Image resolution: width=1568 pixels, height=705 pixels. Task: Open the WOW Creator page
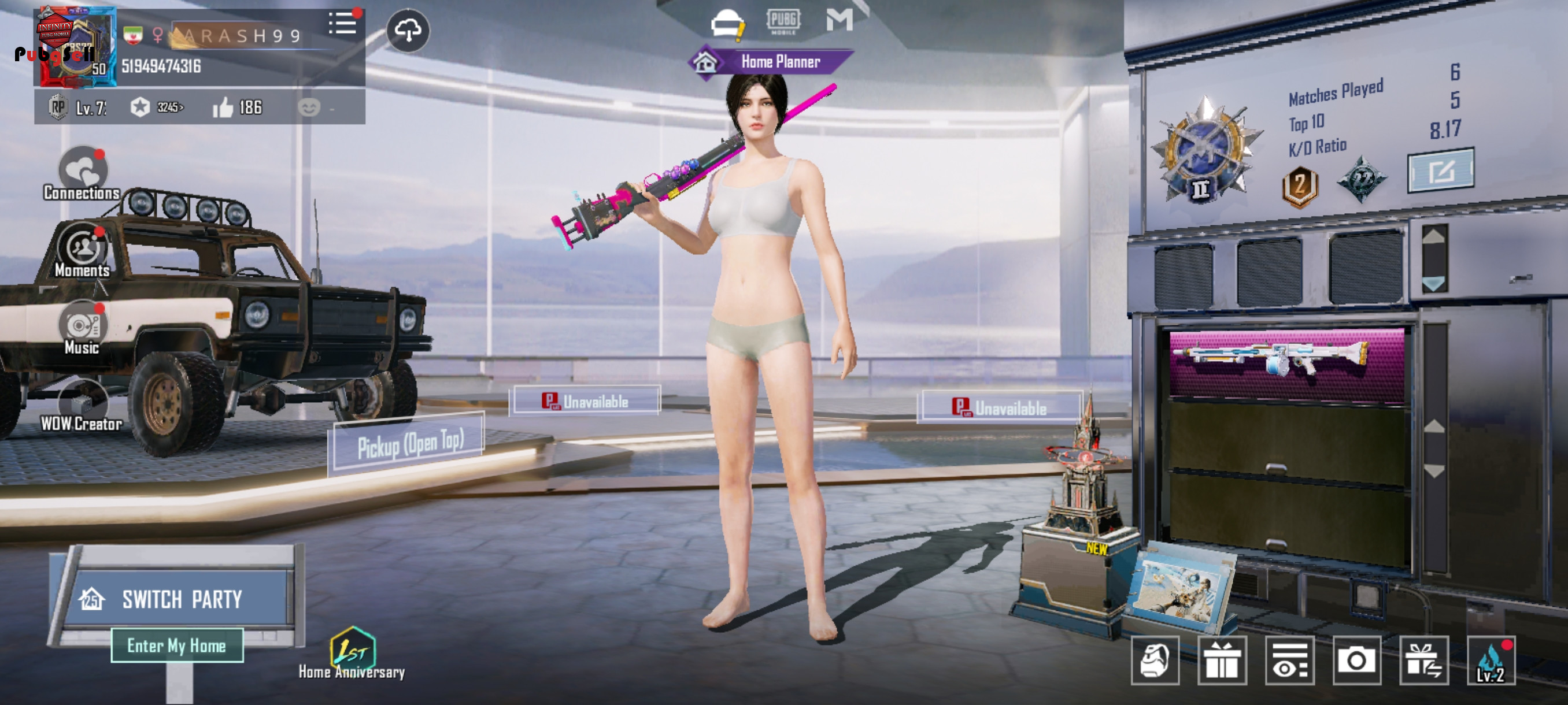tap(82, 406)
